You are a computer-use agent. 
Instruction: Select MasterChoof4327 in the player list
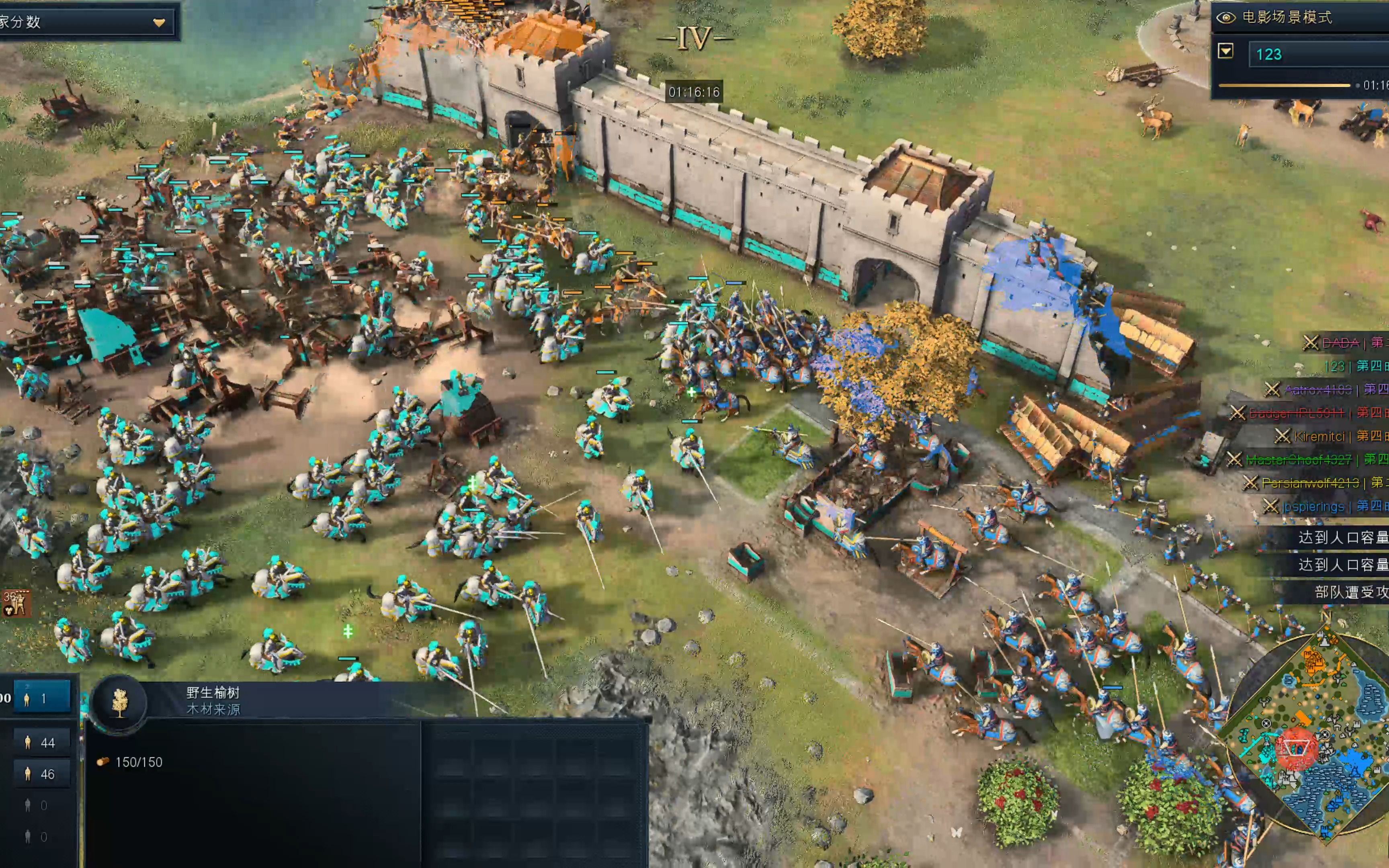point(1298,460)
